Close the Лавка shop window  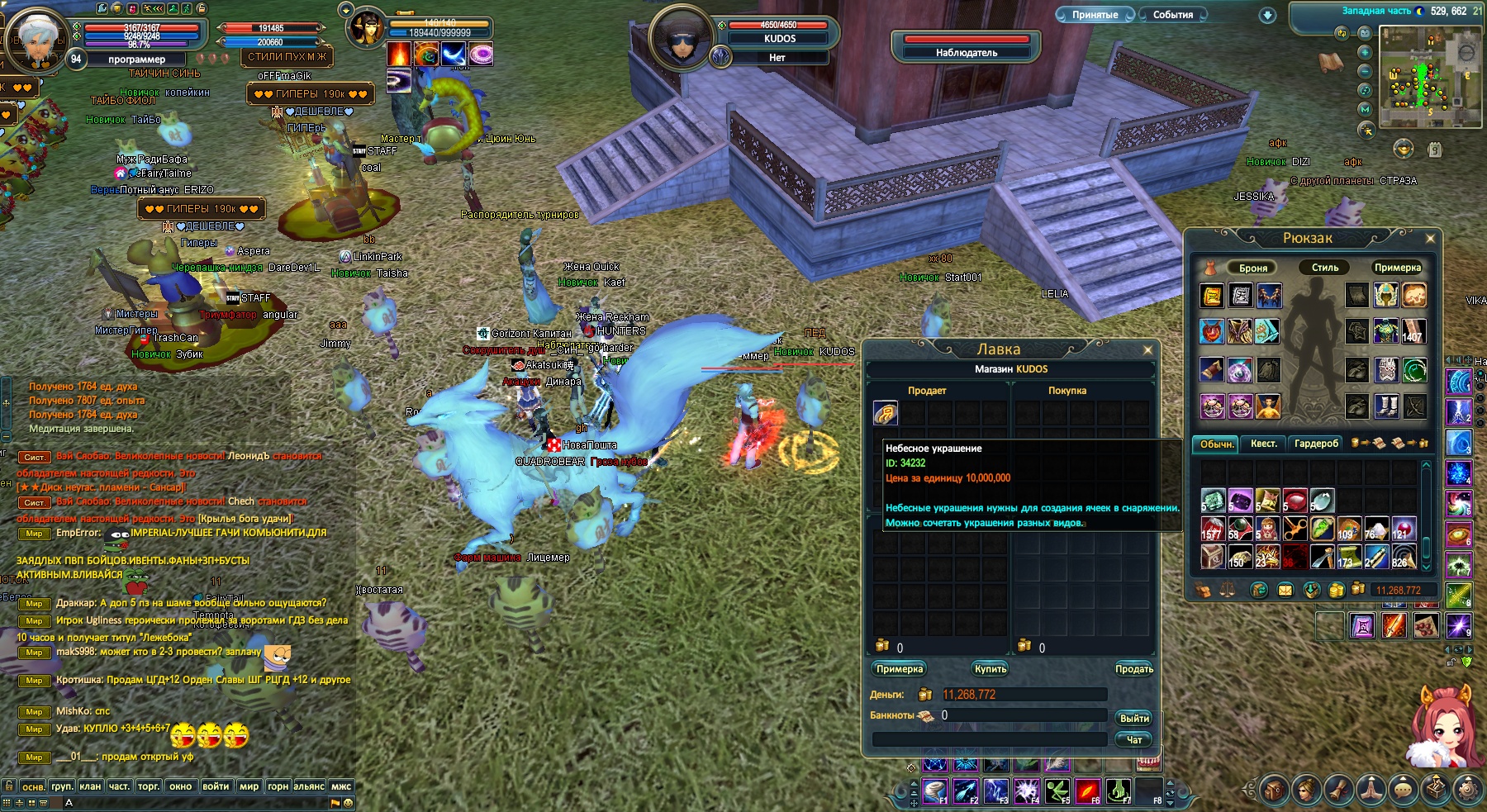[x=1147, y=350]
